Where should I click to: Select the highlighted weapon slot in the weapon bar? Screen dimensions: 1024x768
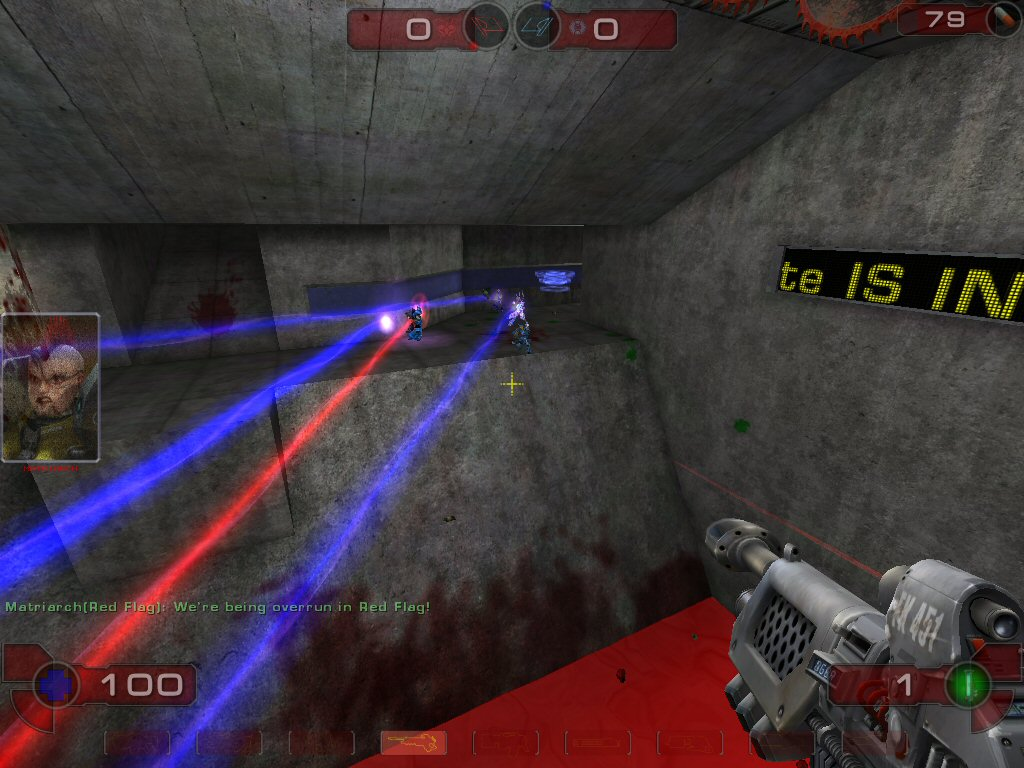click(413, 742)
